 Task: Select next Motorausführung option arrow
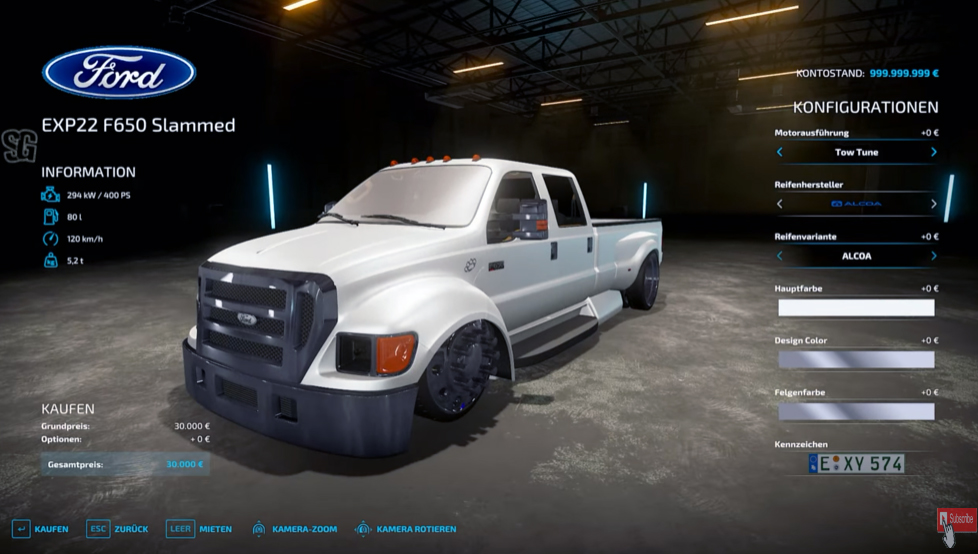coord(934,153)
